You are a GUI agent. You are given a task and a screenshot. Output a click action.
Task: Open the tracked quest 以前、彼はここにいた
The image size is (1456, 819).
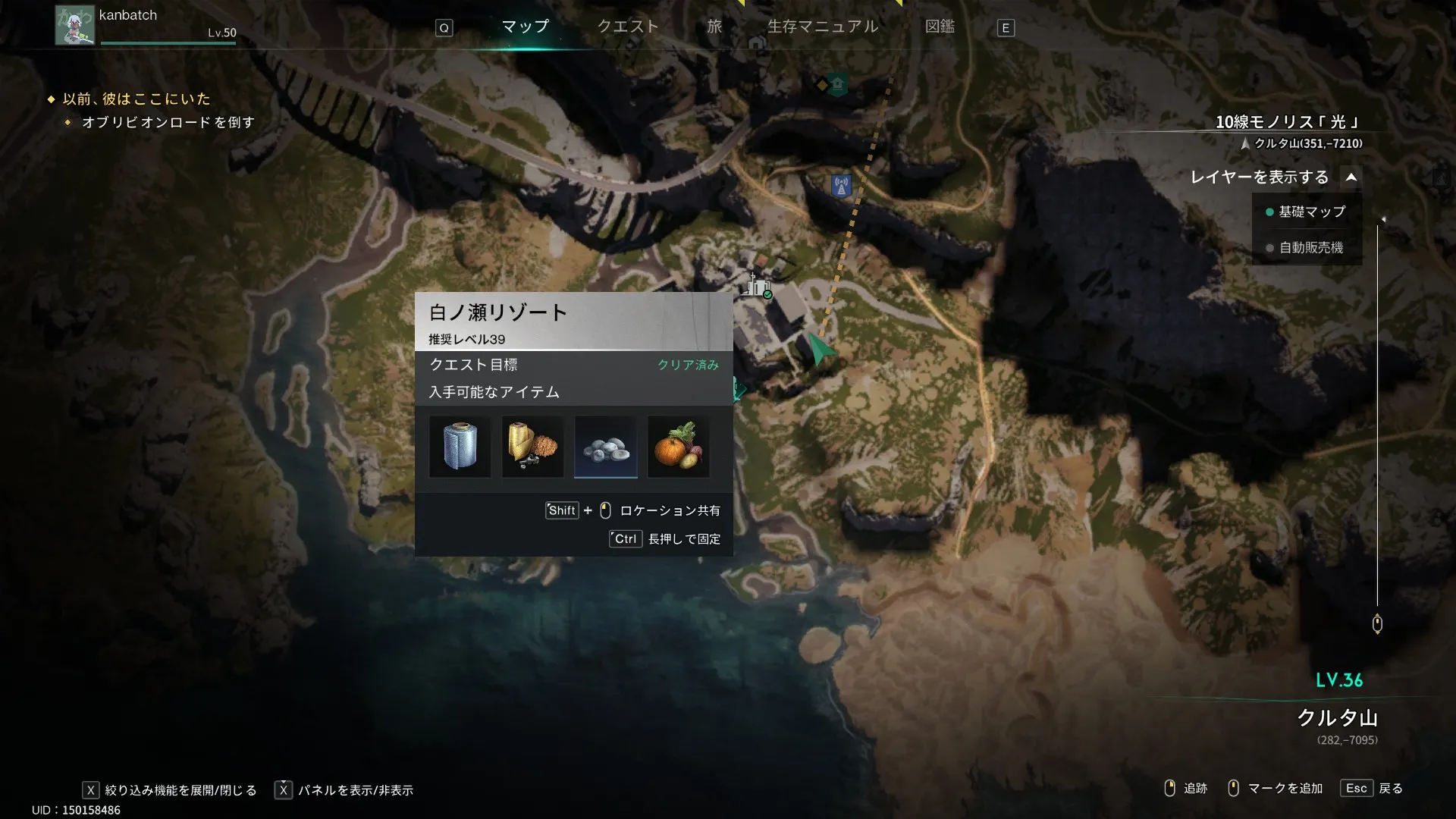136,99
